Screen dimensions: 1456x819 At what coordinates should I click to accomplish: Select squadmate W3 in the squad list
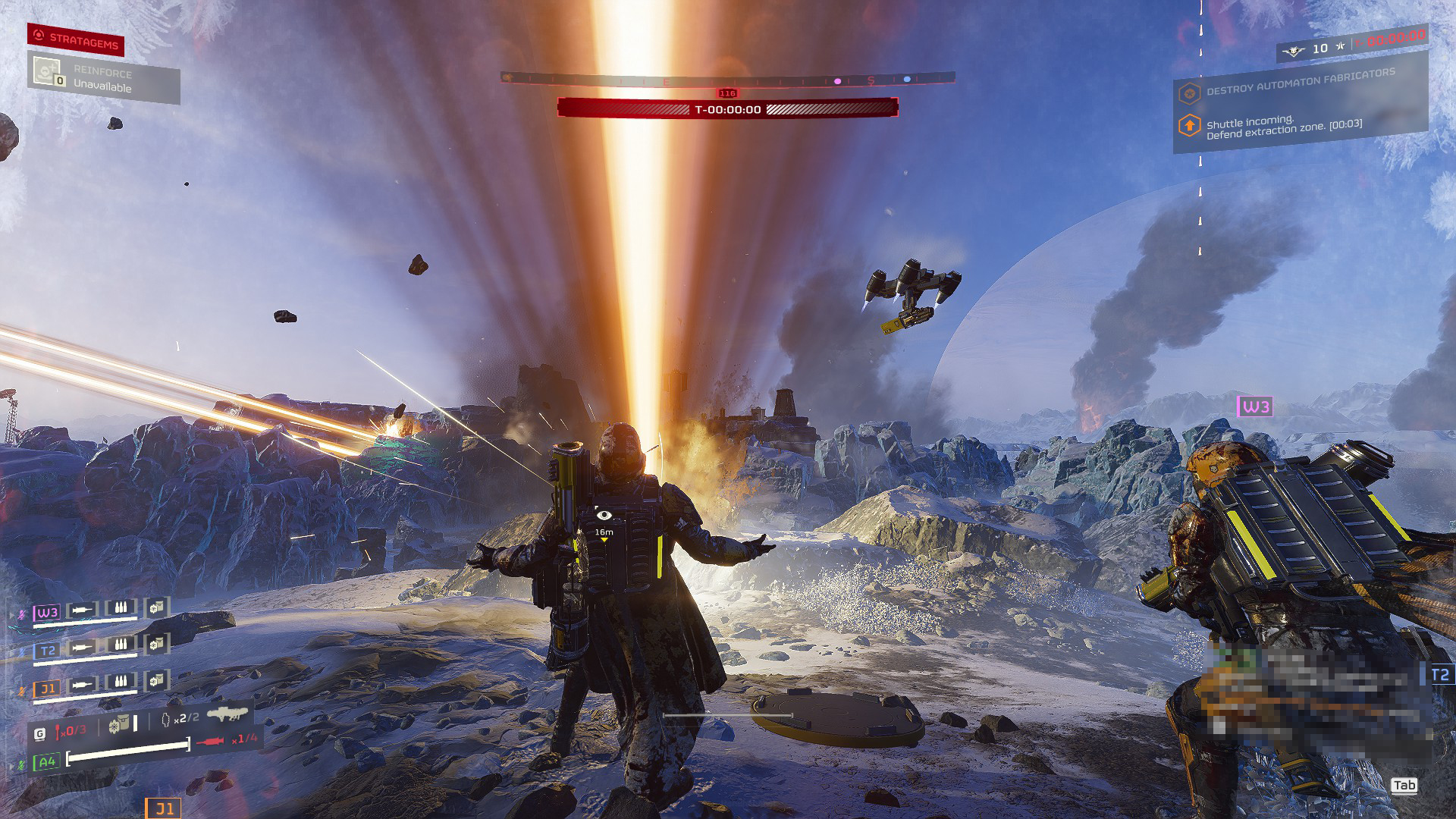click(47, 612)
